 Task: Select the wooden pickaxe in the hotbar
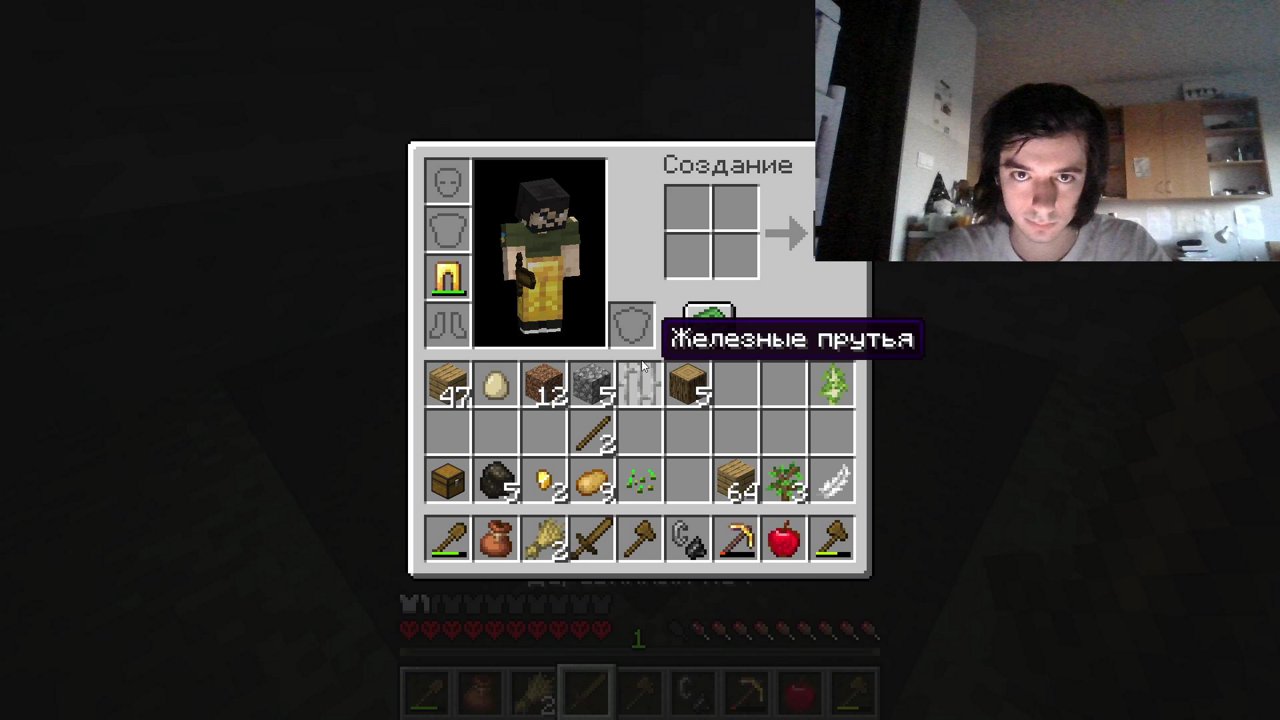736,539
